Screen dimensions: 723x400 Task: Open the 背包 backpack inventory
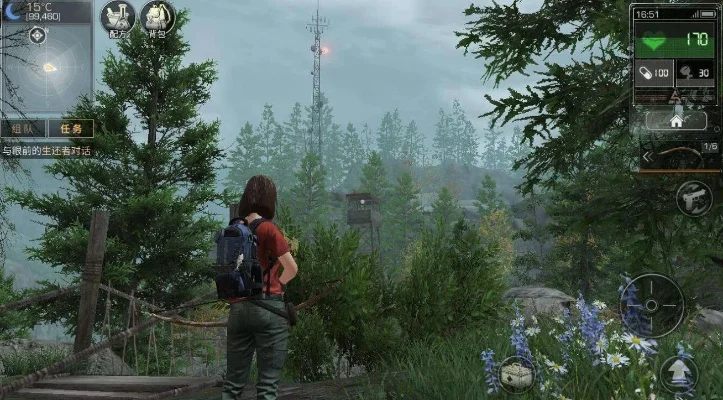tap(157, 18)
